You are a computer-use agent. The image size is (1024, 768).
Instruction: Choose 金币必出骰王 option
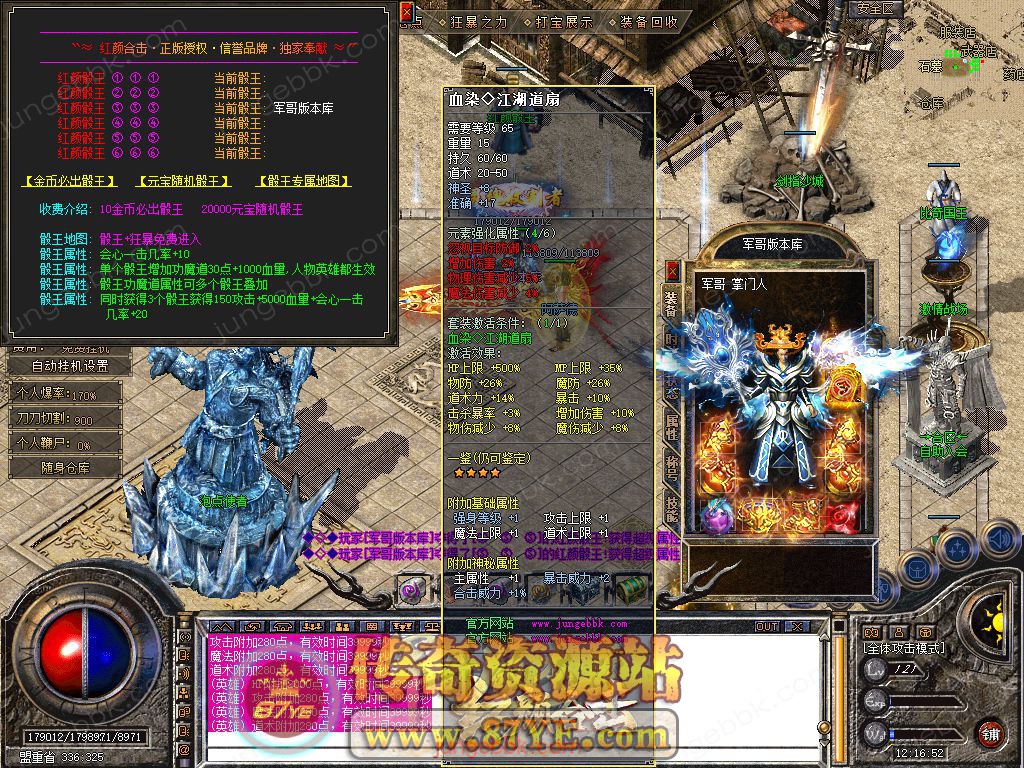pos(70,182)
